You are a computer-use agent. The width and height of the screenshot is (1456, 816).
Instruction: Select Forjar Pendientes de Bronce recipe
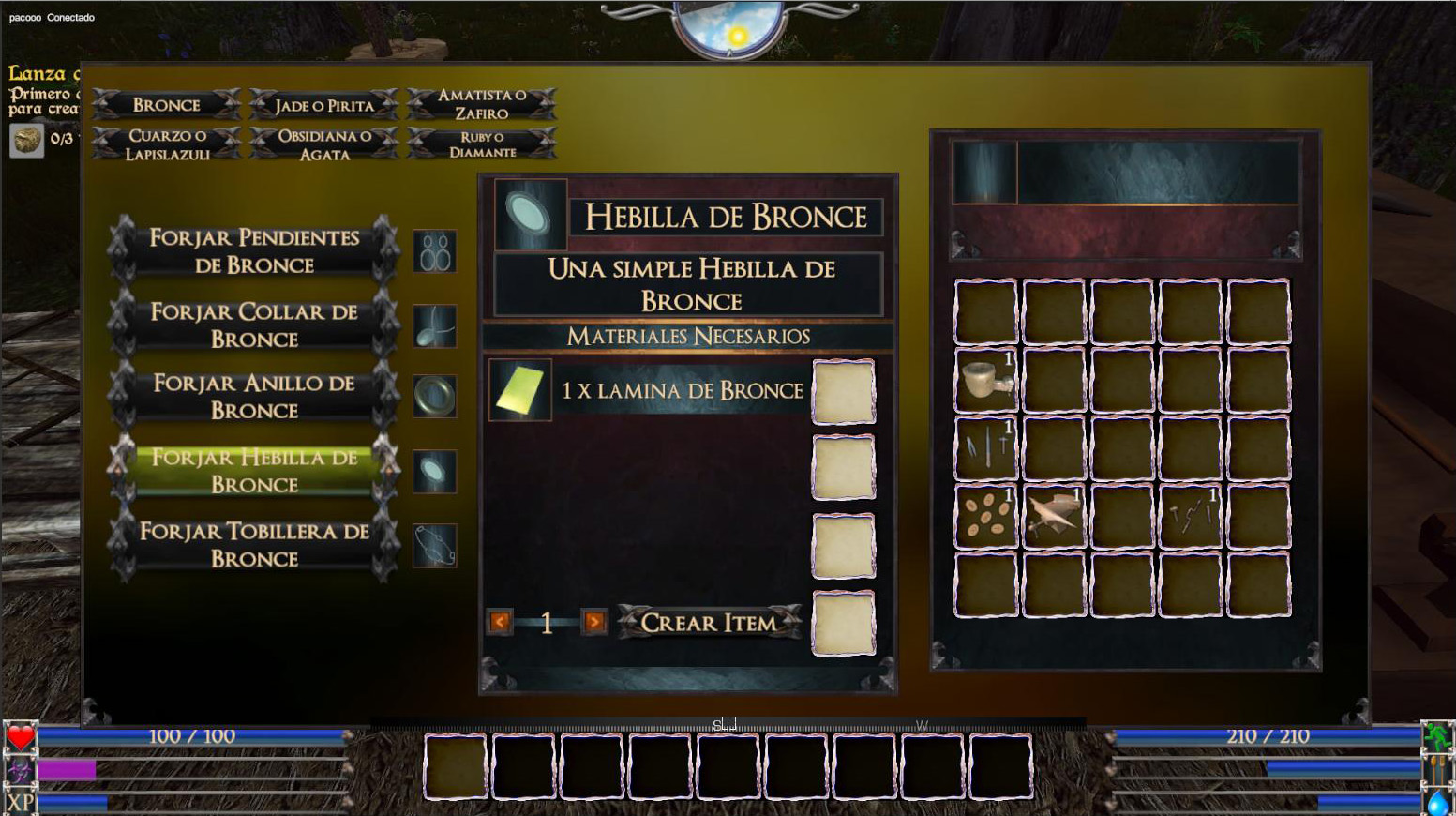pyautogui.click(x=253, y=250)
